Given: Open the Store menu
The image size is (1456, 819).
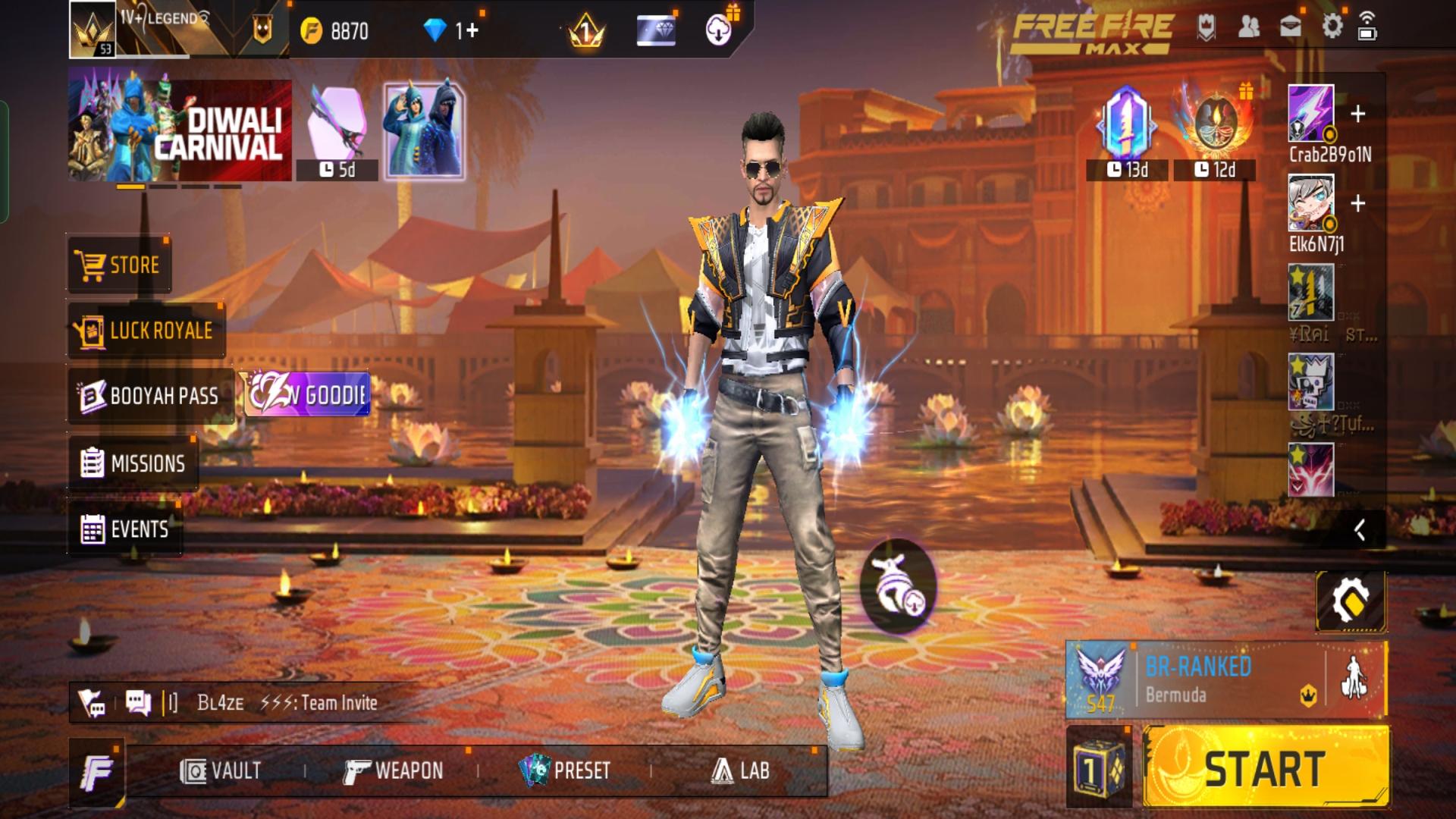Looking at the screenshot, I should (x=119, y=265).
